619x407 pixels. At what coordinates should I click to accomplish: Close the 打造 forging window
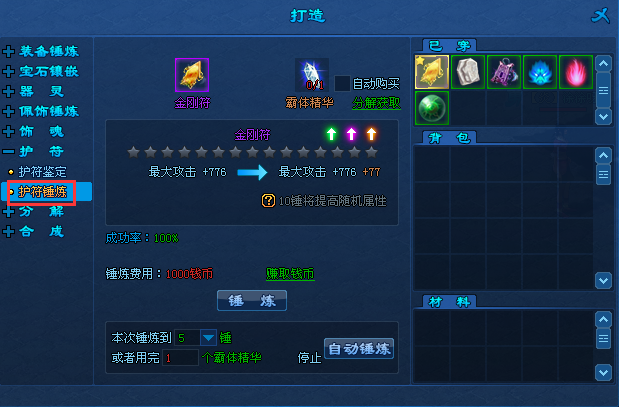tap(599, 15)
